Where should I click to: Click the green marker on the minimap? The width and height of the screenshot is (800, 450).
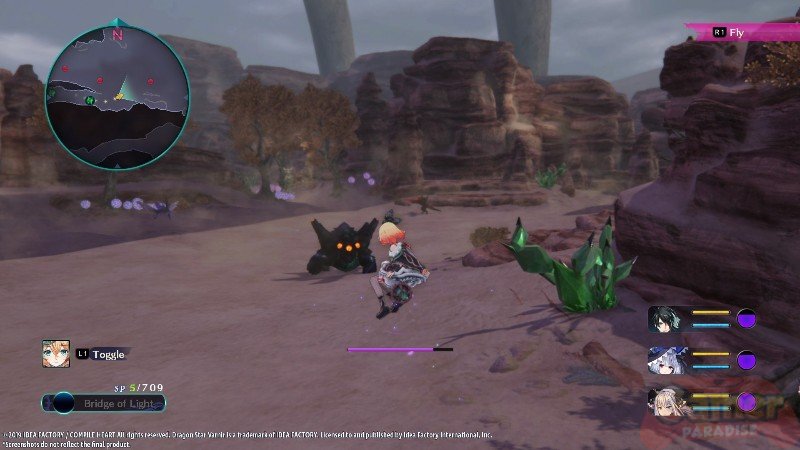pyautogui.click(x=90, y=99)
